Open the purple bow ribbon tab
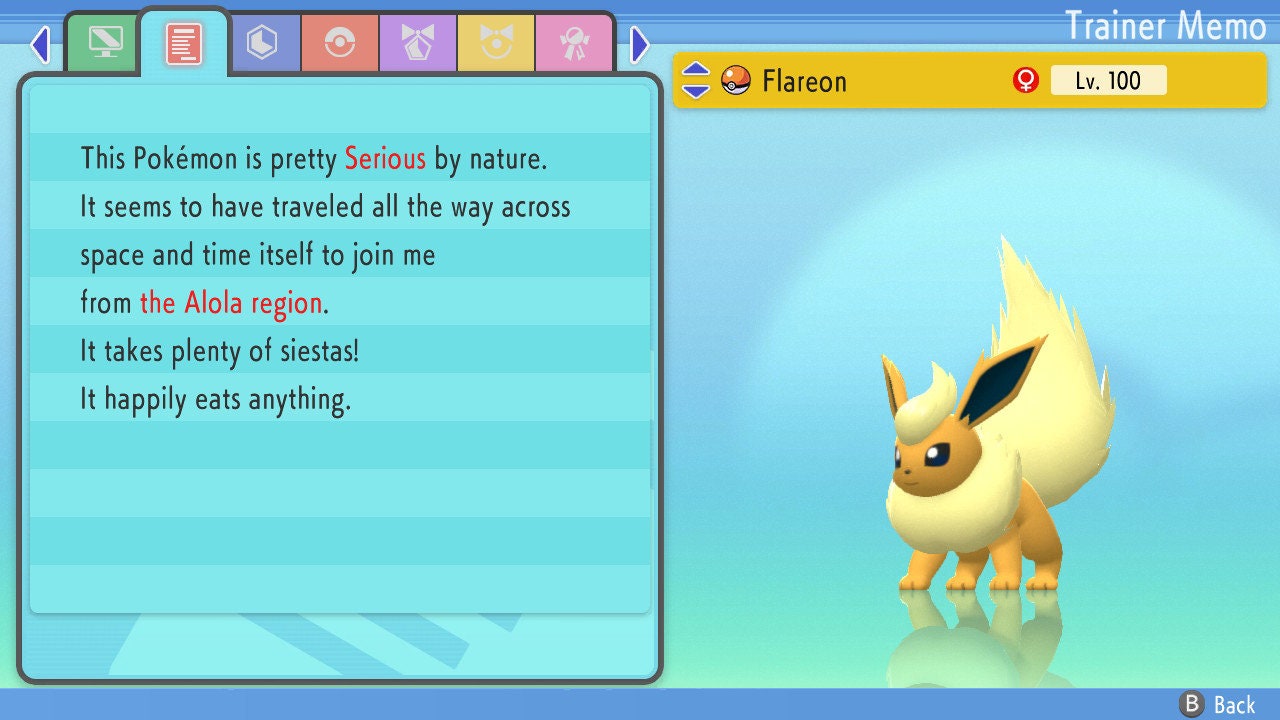Image resolution: width=1280 pixels, height=720 pixels. pos(418,43)
